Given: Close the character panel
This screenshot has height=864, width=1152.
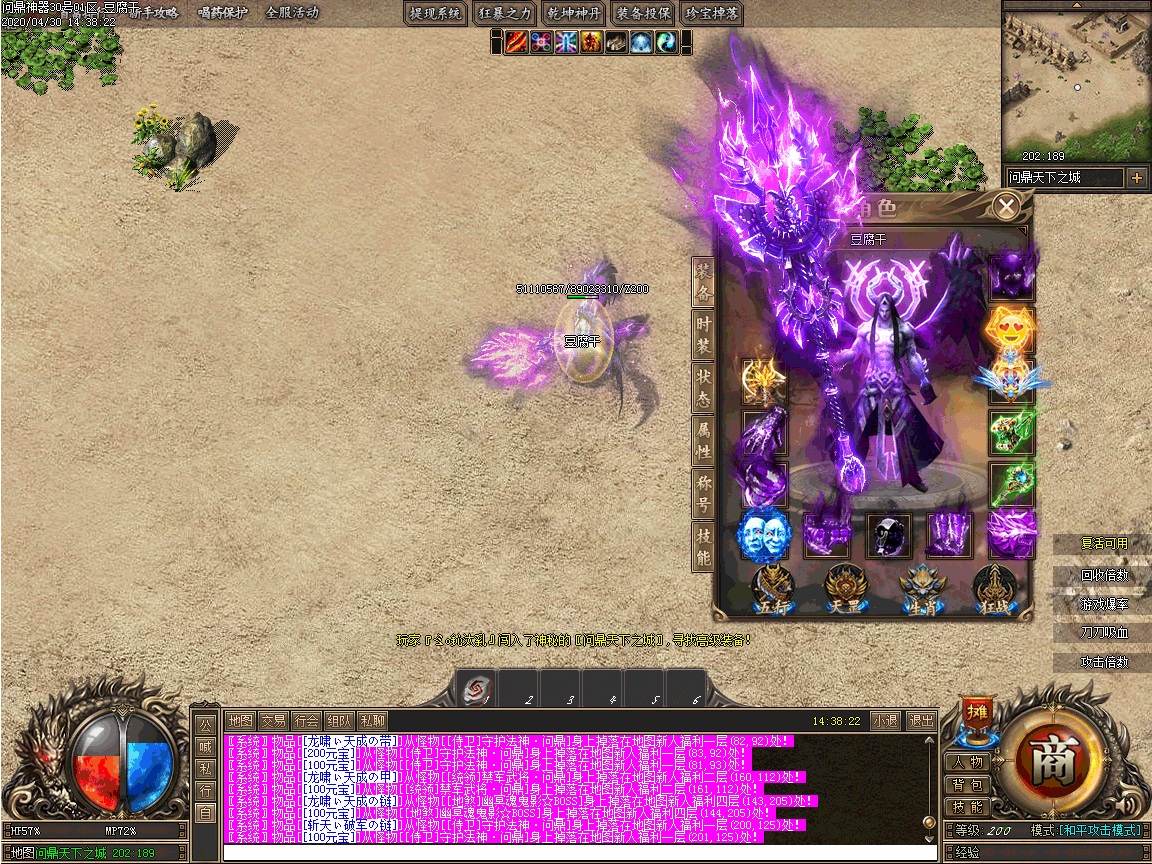Looking at the screenshot, I should (x=1007, y=207).
